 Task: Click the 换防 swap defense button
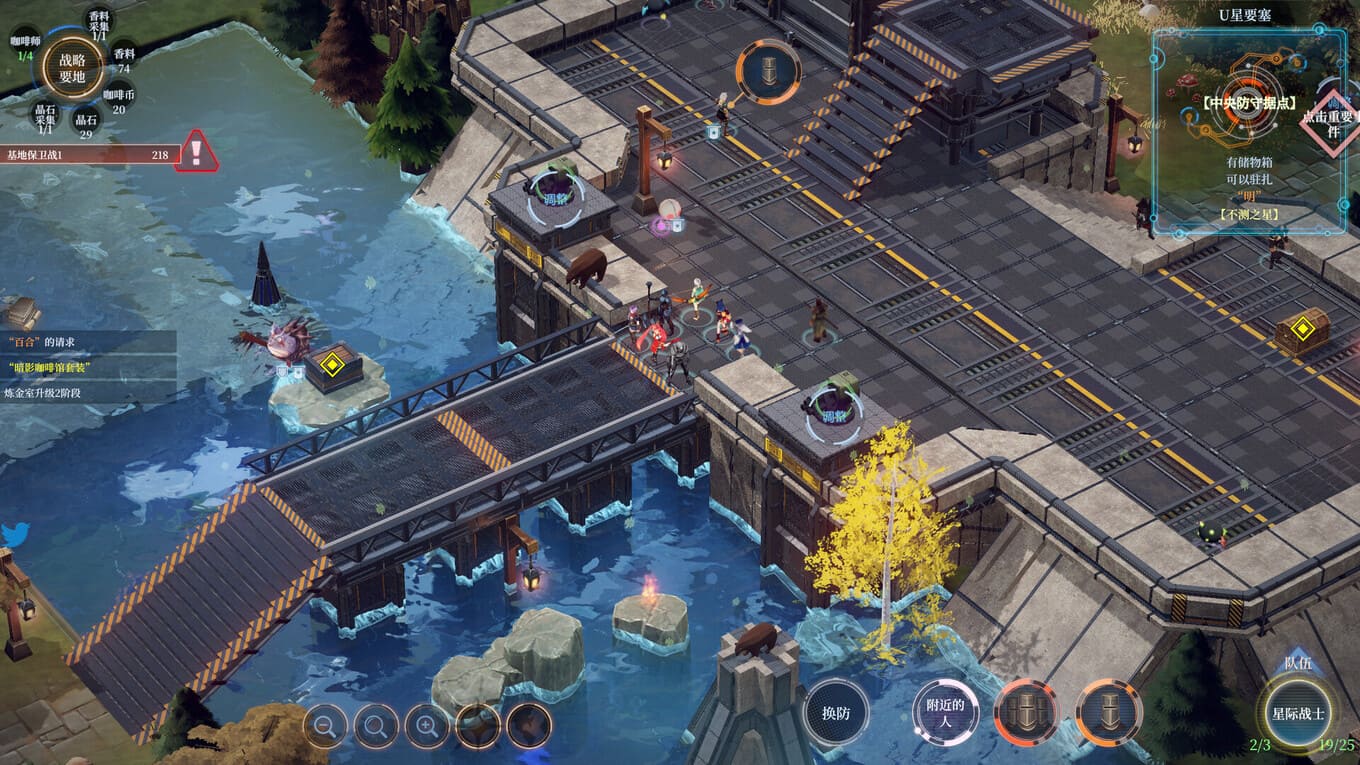836,712
